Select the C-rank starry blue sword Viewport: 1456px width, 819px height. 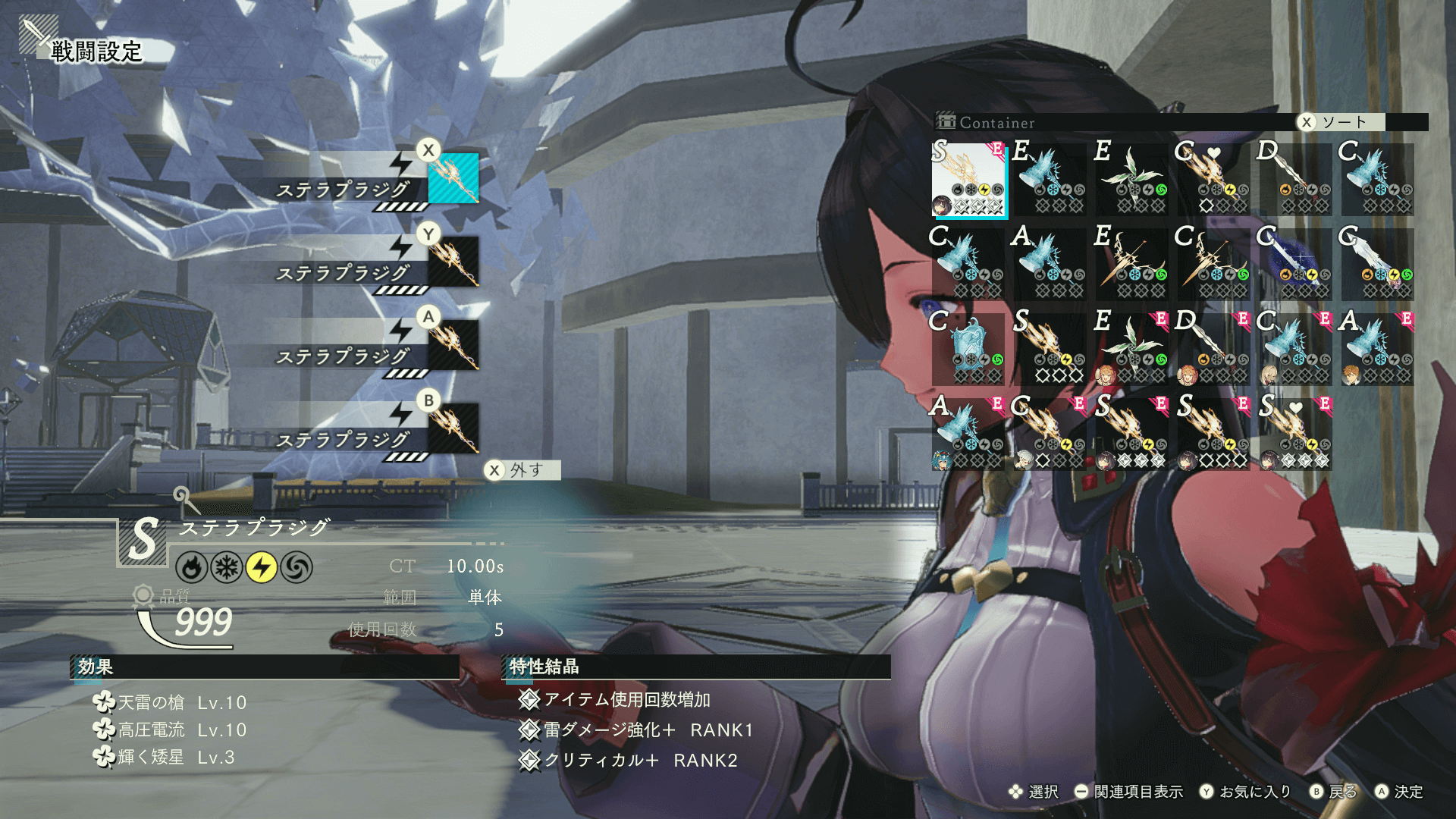tap(1295, 264)
